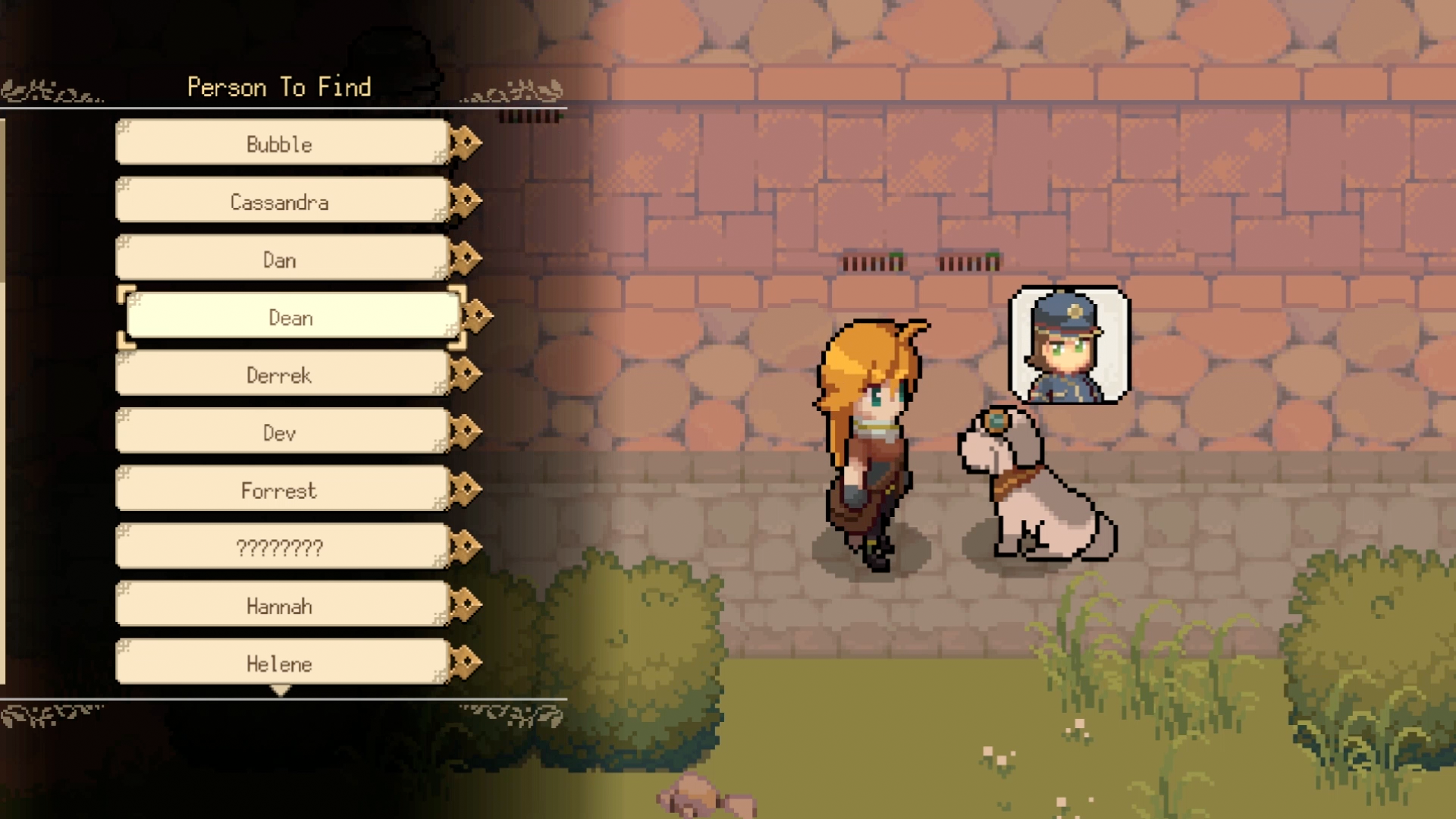The height and width of the screenshot is (819, 1456).
Task: Click the down arrow below the list
Action: pyautogui.click(x=281, y=691)
